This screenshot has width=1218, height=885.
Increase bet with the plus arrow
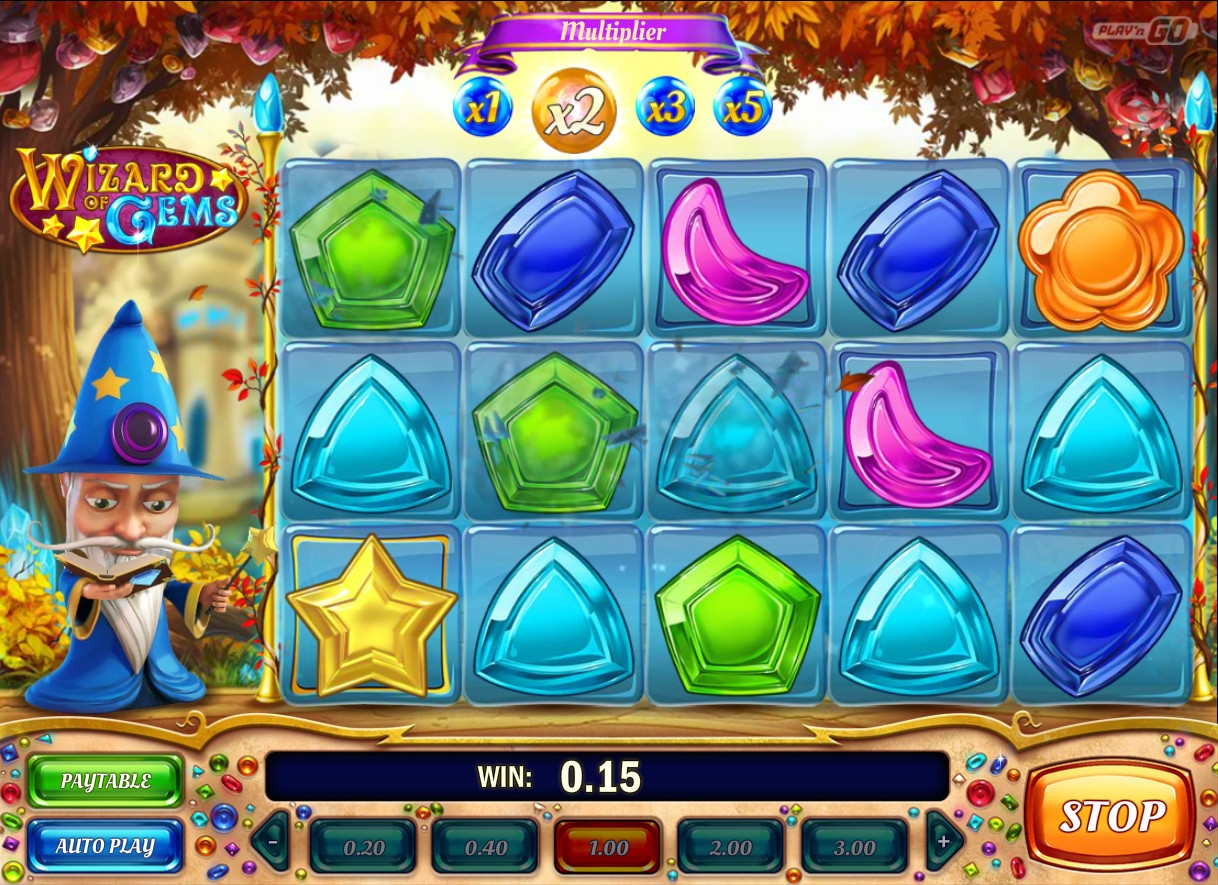pyautogui.click(x=944, y=842)
